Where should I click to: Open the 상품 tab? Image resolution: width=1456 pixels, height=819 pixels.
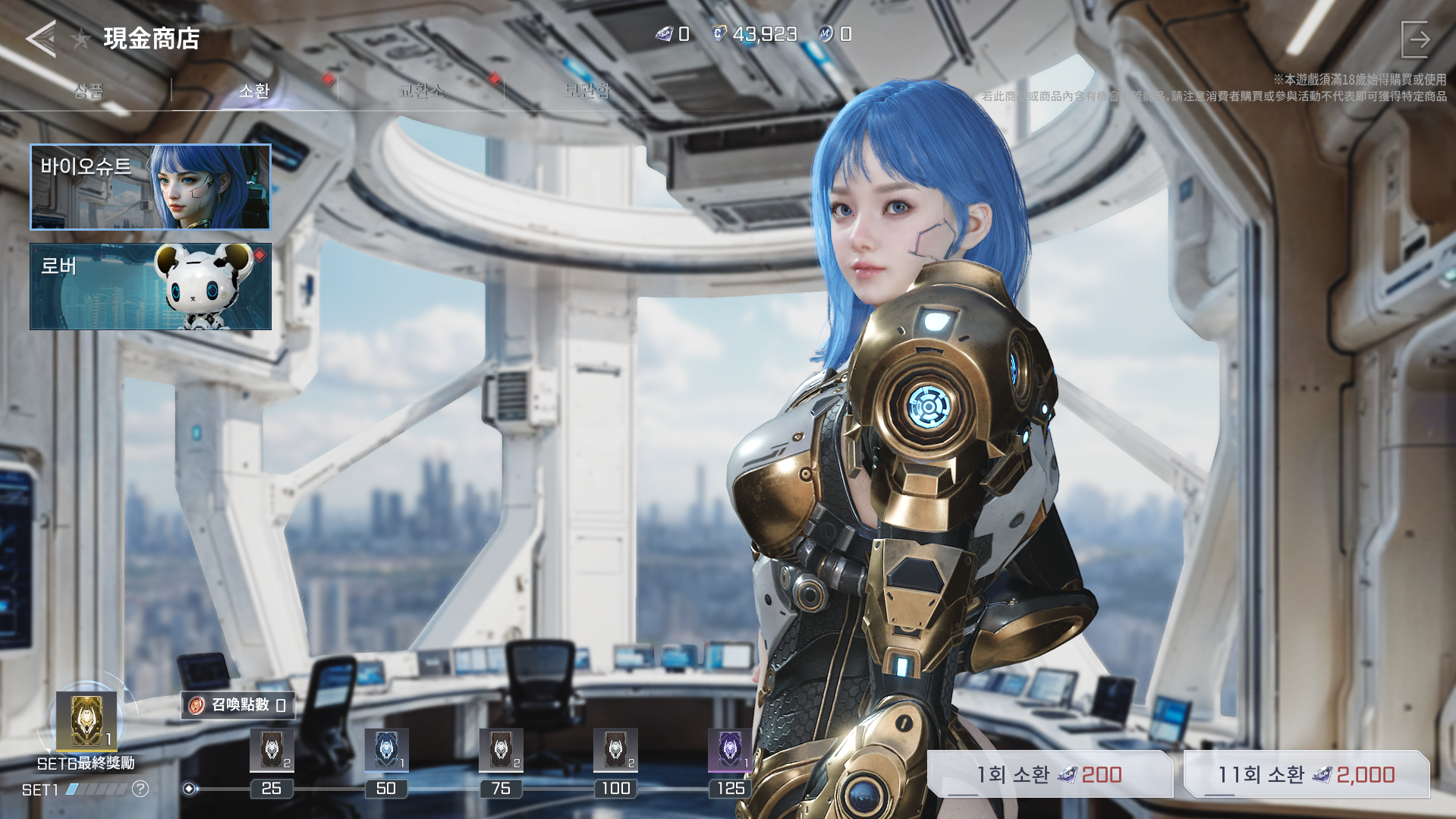coord(89,91)
